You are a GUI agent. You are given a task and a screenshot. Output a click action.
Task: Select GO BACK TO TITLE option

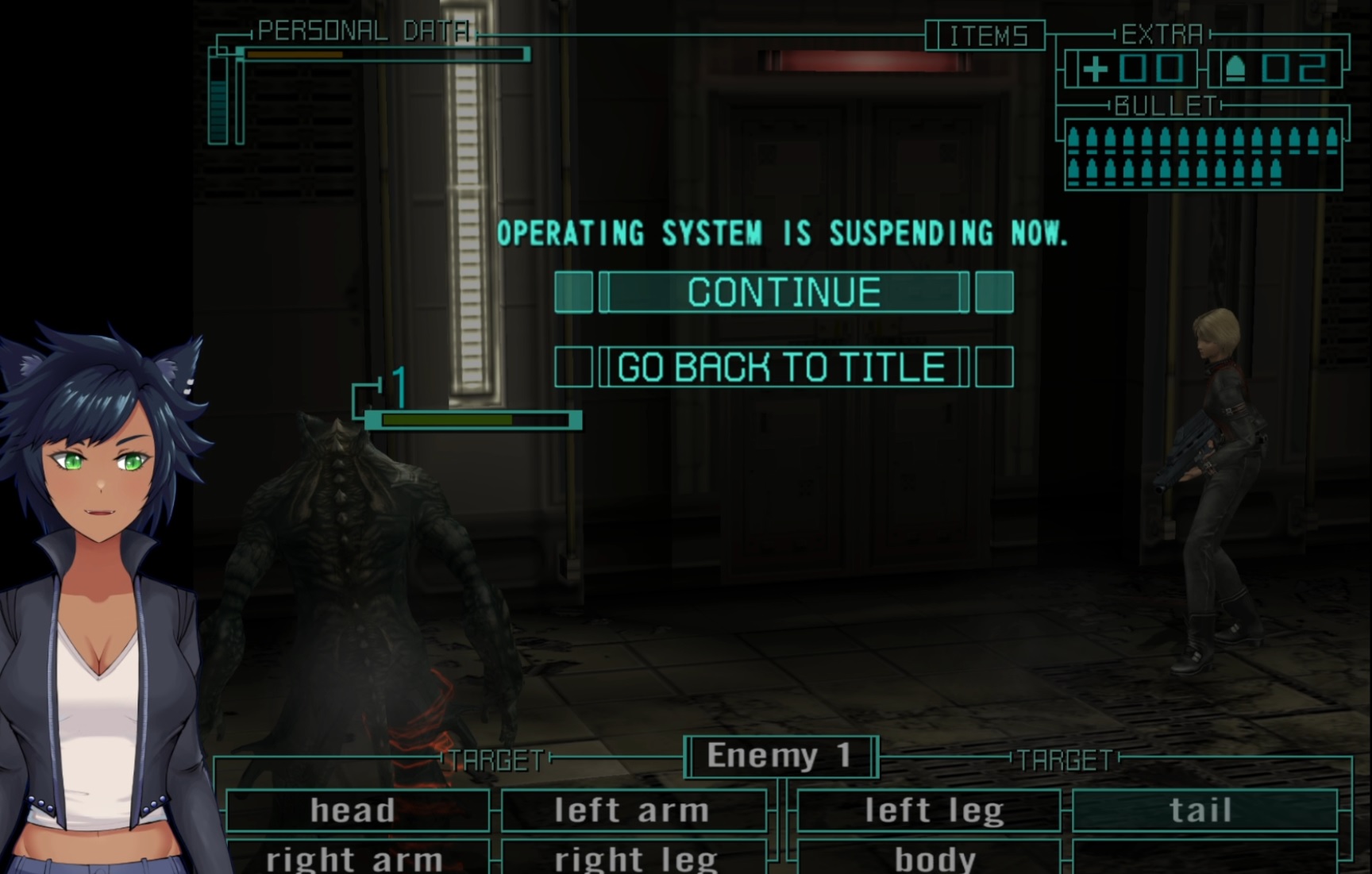tap(783, 368)
